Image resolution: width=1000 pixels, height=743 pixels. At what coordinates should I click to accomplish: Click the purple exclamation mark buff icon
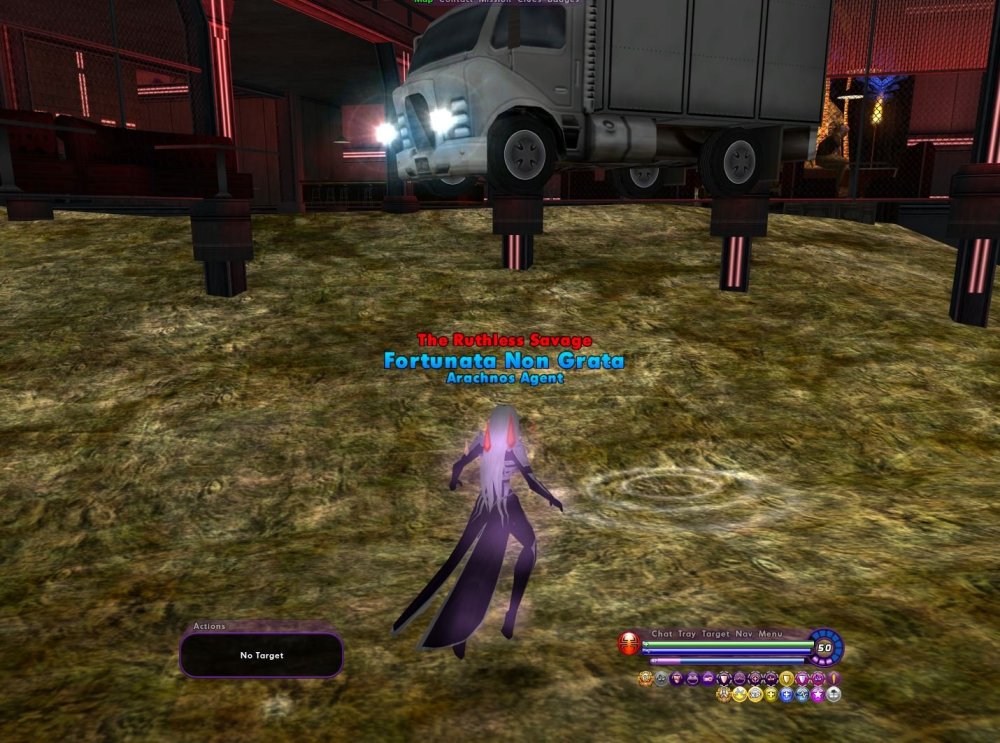(x=833, y=679)
